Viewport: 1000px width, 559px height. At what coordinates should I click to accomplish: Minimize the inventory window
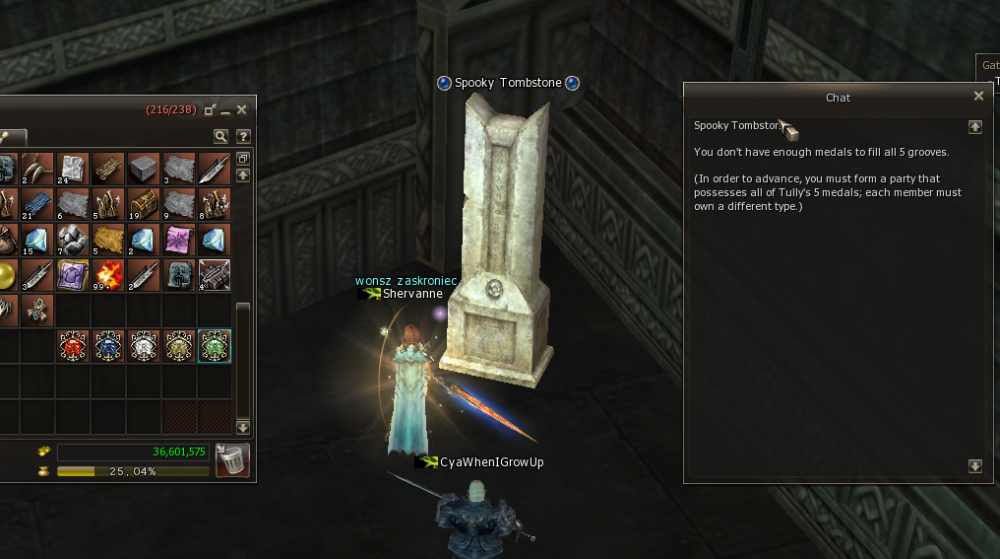pos(226,110)
